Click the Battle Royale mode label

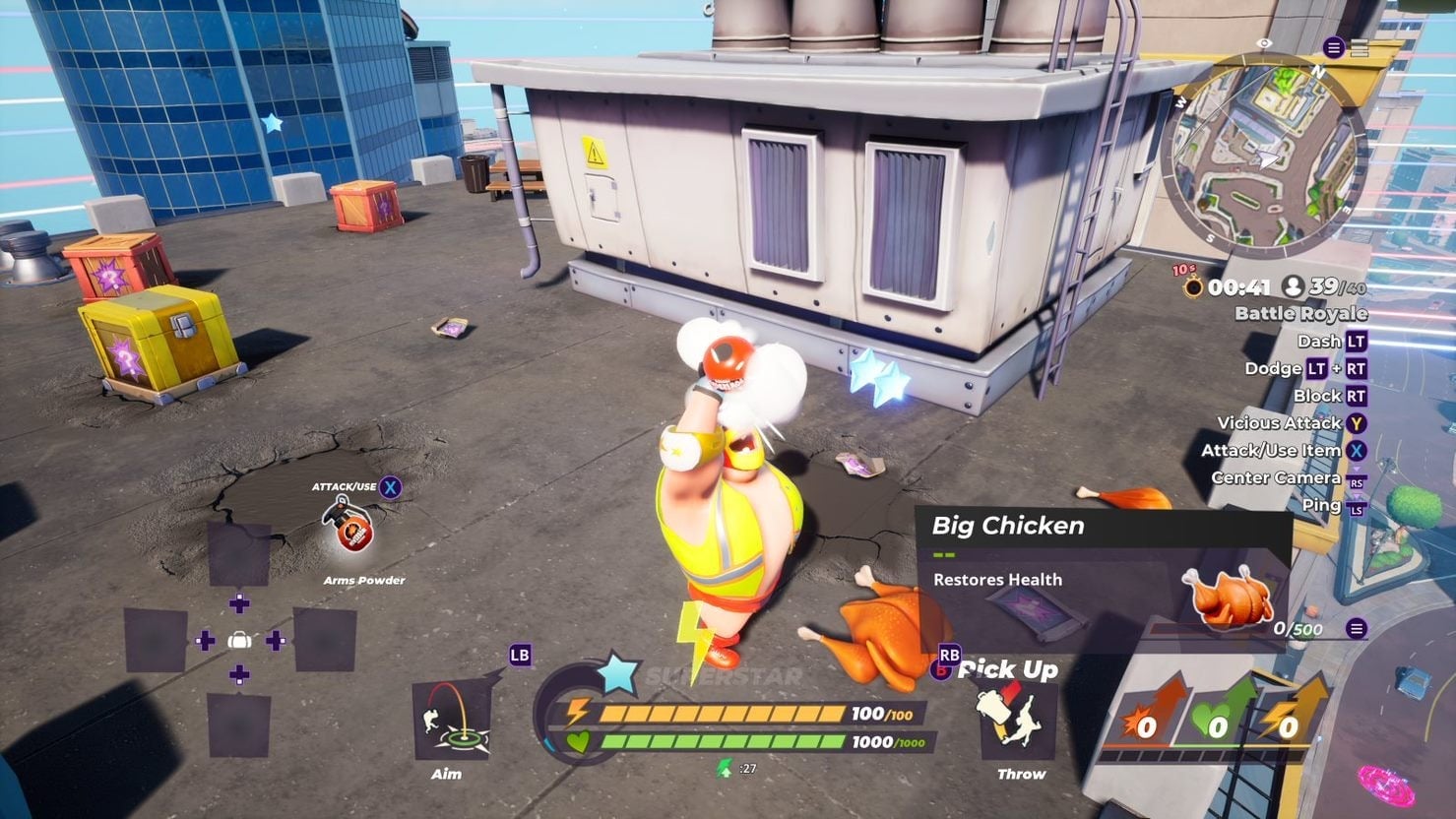point(1299,313)
